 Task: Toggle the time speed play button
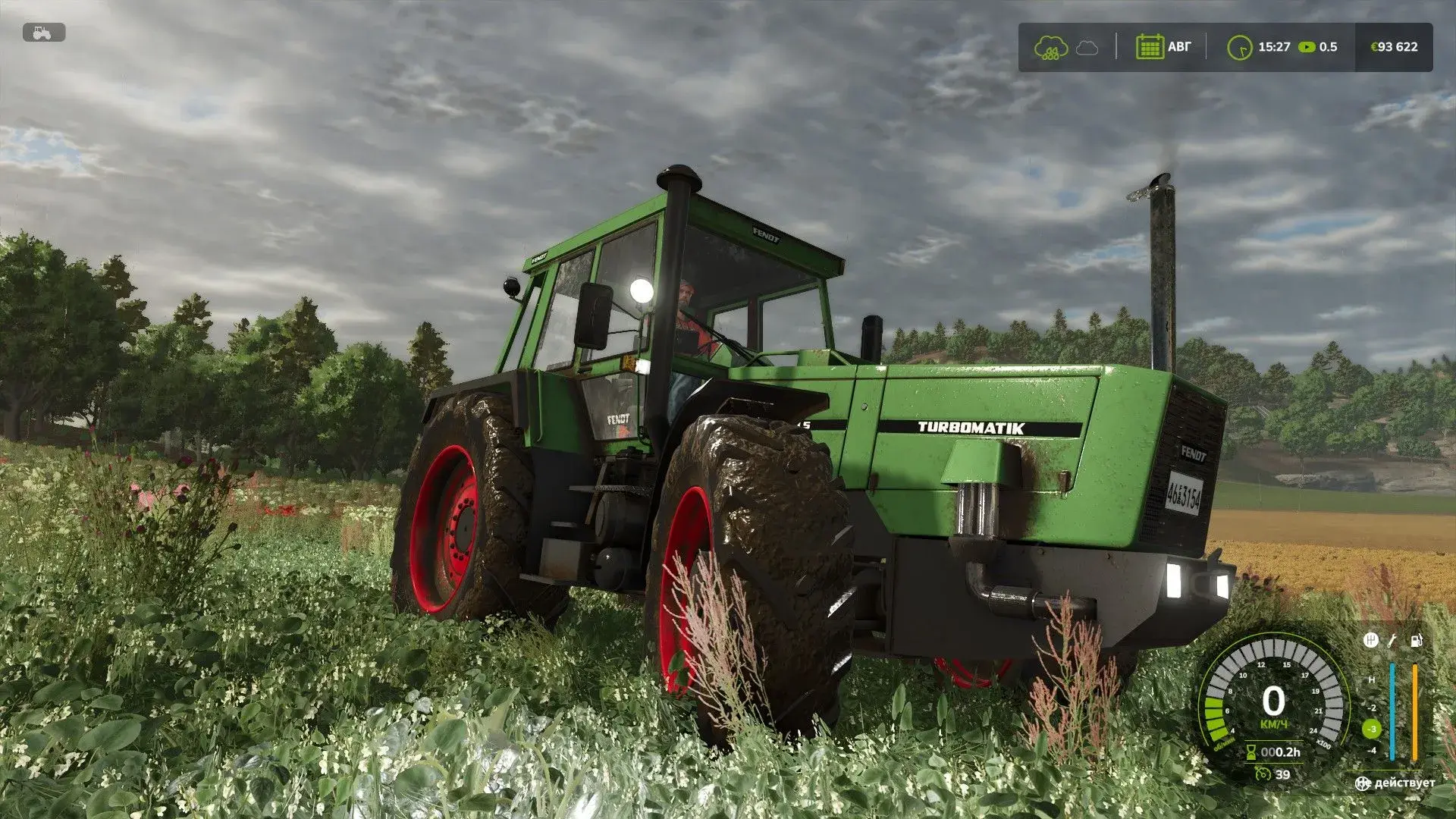click(1307, 47)
